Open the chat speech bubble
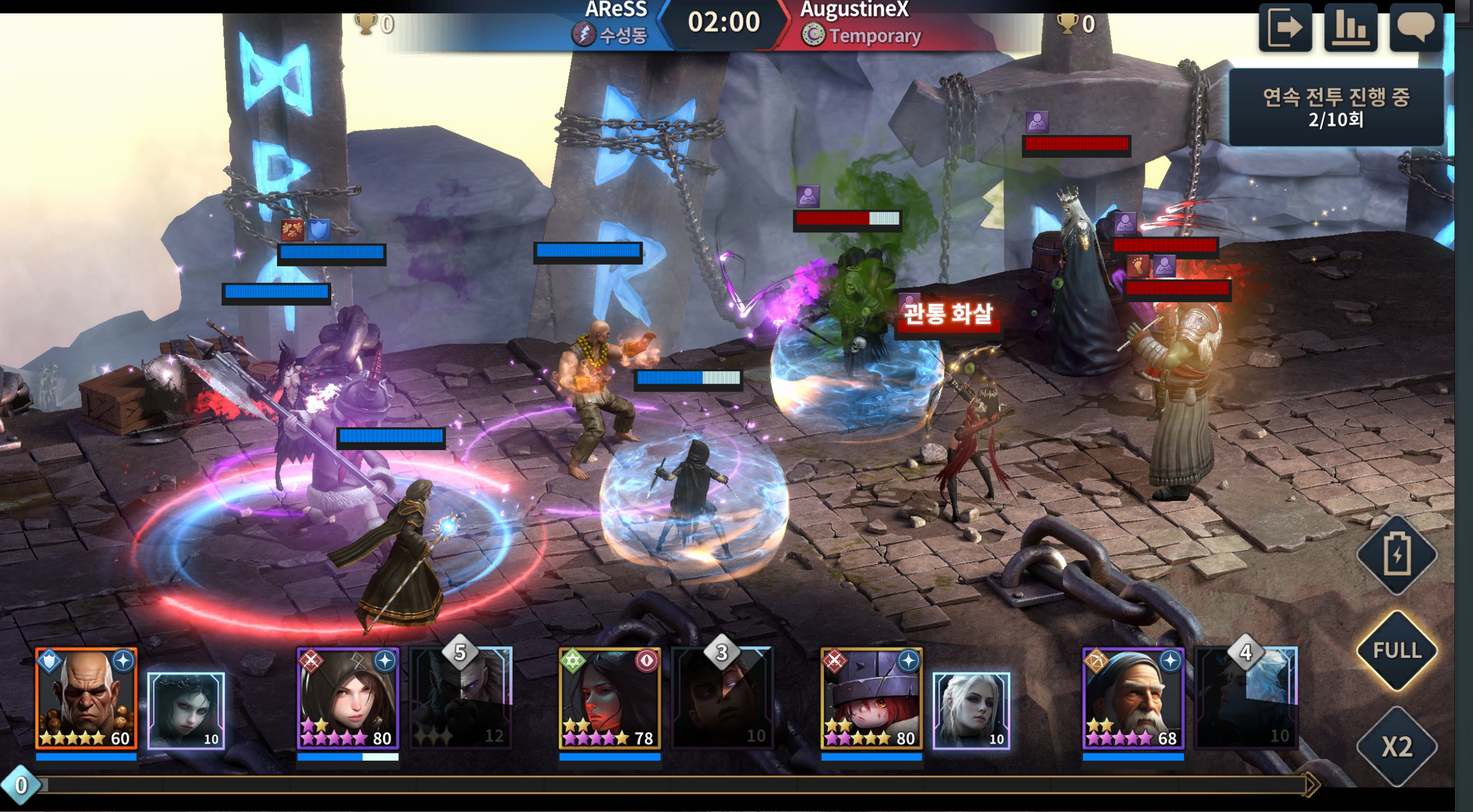This screenshot has width=1473, height=812. (1416, 27)
